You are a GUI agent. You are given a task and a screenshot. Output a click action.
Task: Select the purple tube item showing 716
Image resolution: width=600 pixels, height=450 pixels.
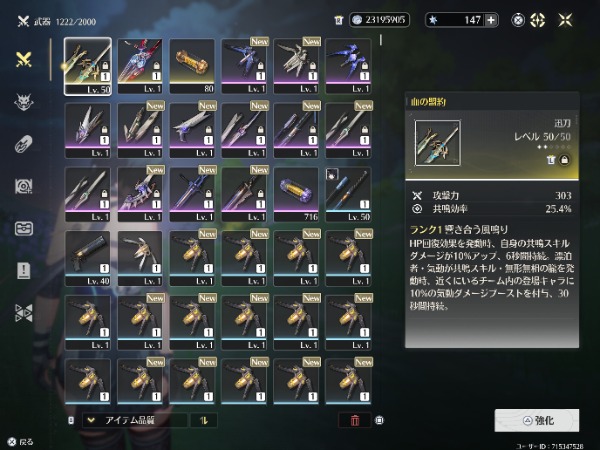(296, 194)
